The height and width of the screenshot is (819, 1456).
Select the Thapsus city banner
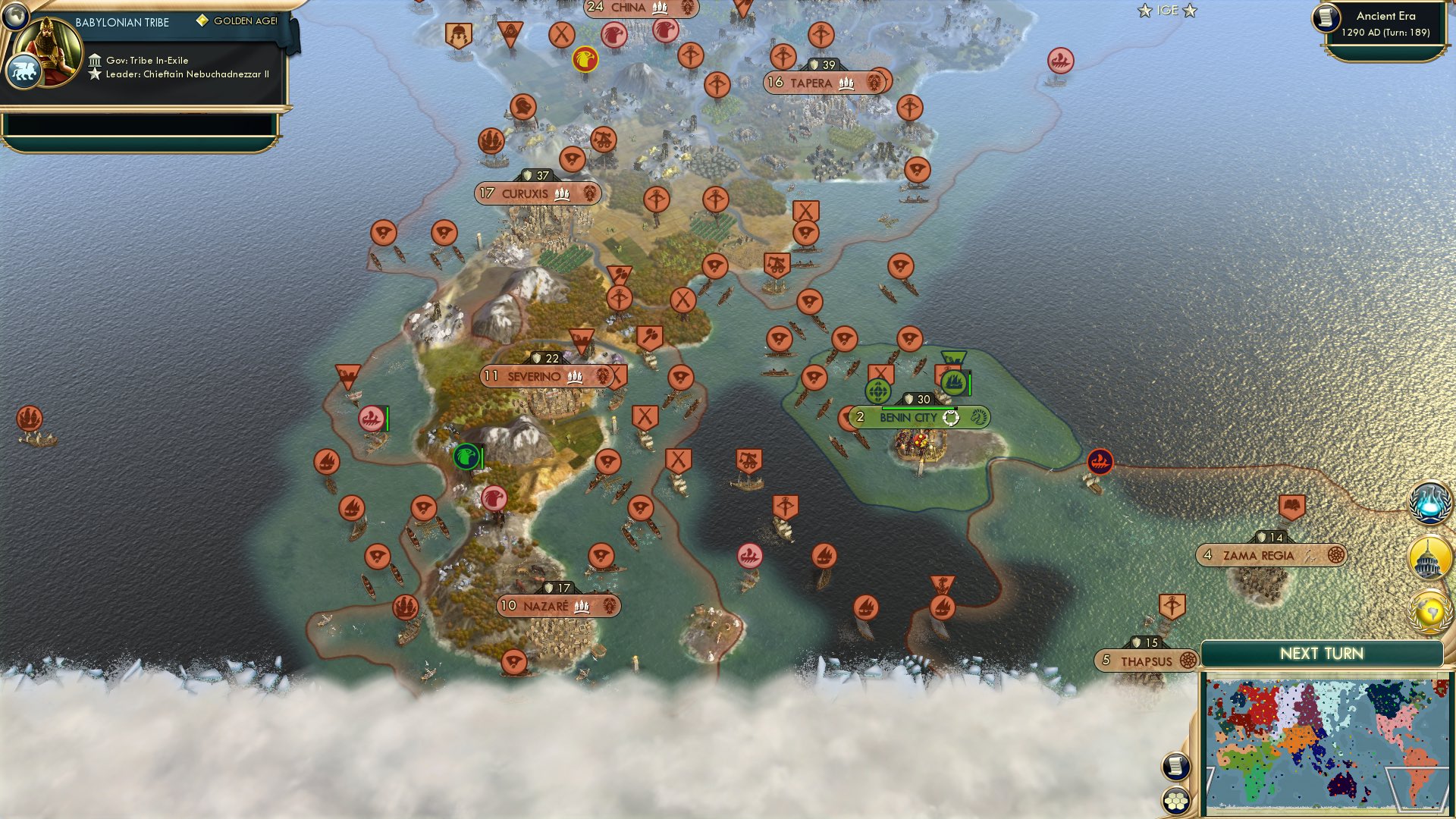pos(1144,661)
